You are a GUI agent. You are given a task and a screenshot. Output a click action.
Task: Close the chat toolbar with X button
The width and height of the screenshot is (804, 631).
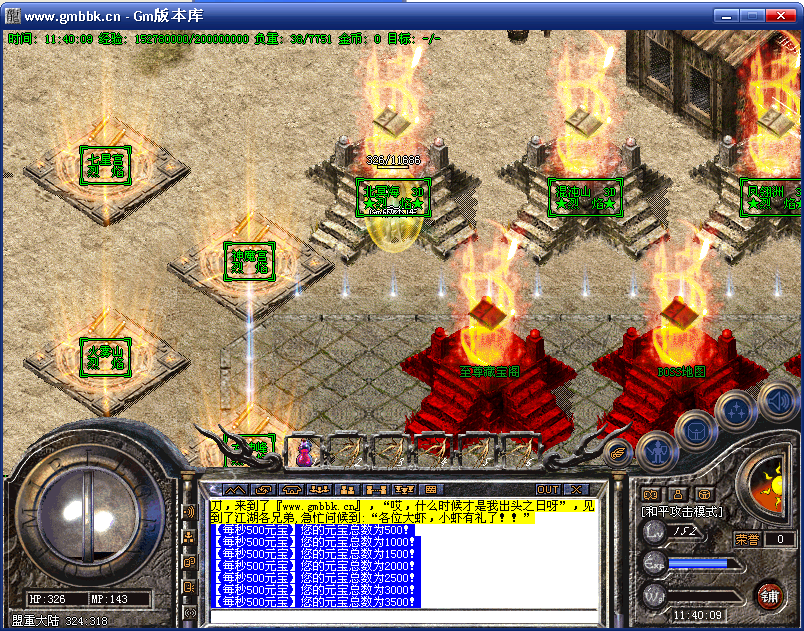click(577, 489)
